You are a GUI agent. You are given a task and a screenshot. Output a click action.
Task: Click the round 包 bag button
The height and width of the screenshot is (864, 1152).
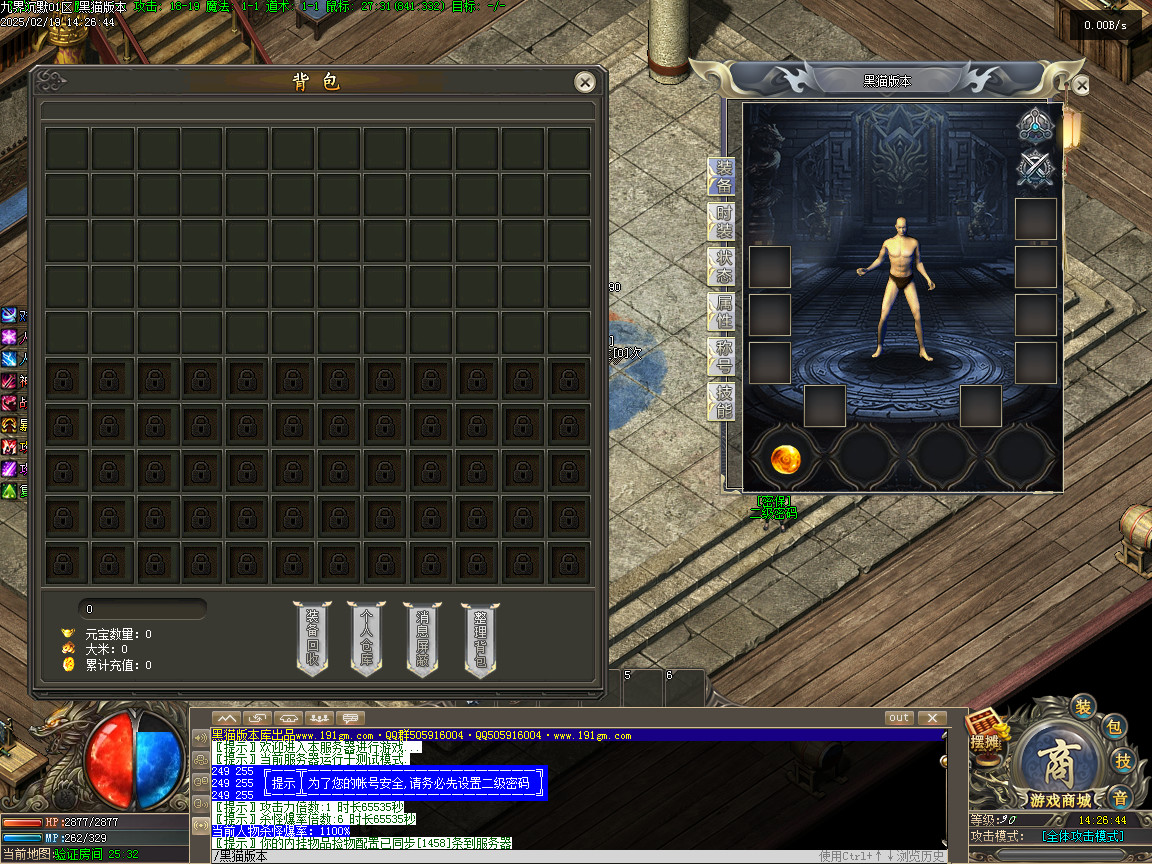1115,727
